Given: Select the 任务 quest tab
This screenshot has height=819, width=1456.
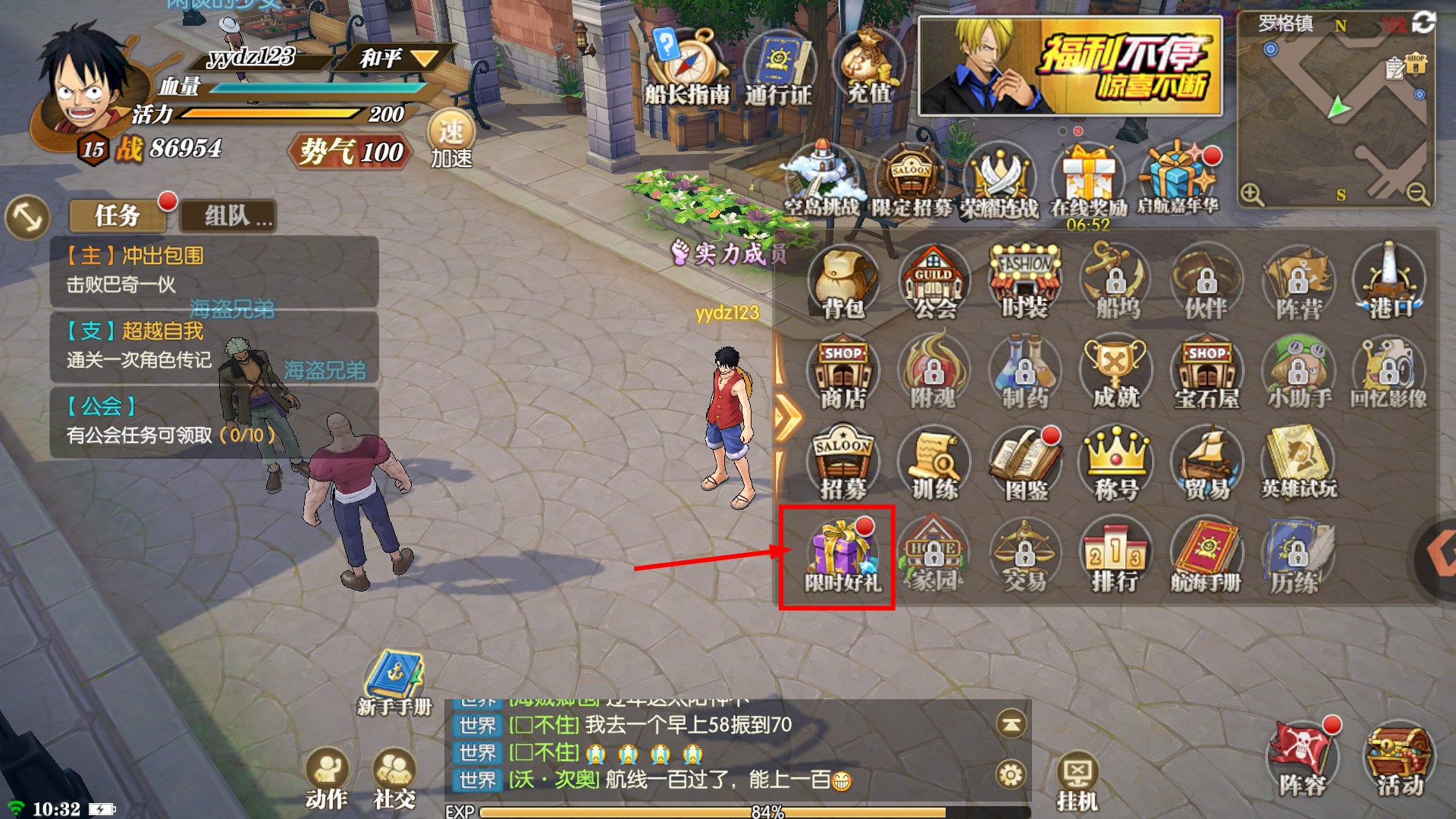Looking at the screenshot, I should [x=118, y=216].
